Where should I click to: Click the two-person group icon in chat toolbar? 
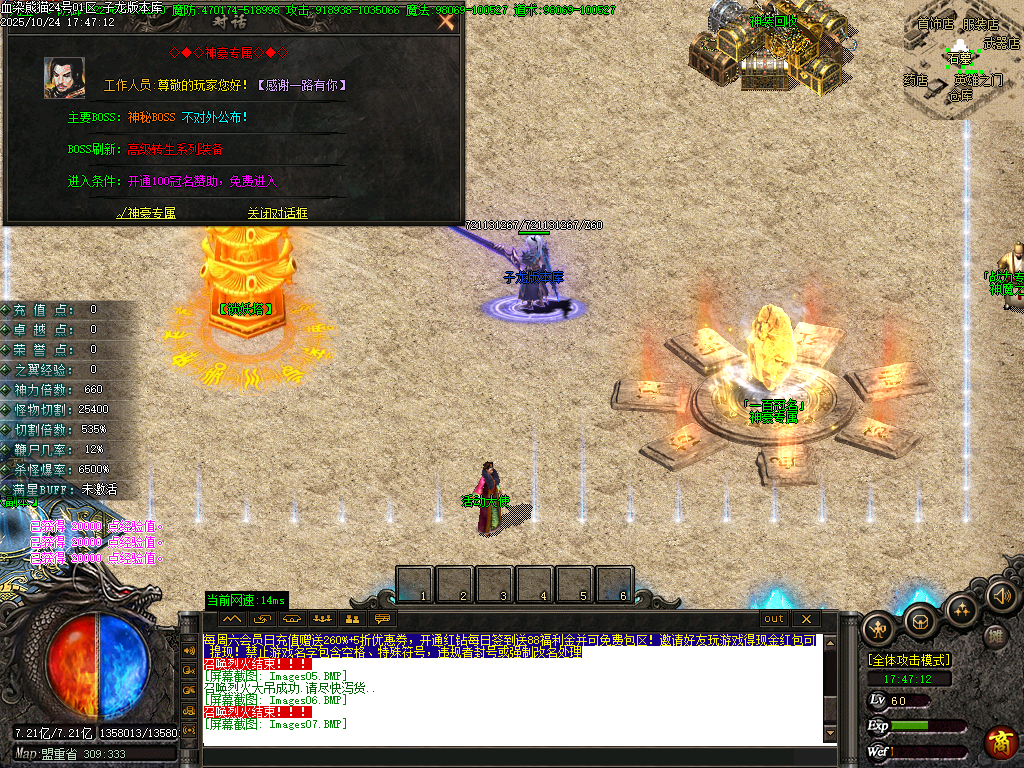352,619
